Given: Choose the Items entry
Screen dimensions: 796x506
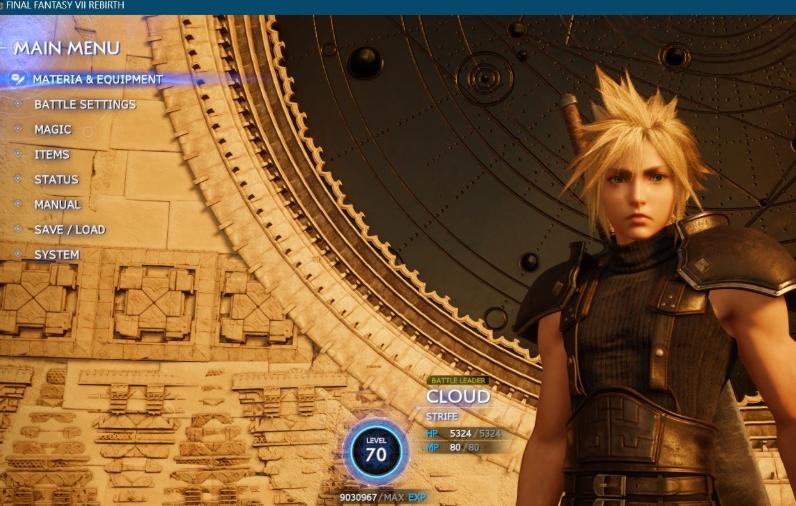Looking at the screenshot, I should click(x=52, y=154).
